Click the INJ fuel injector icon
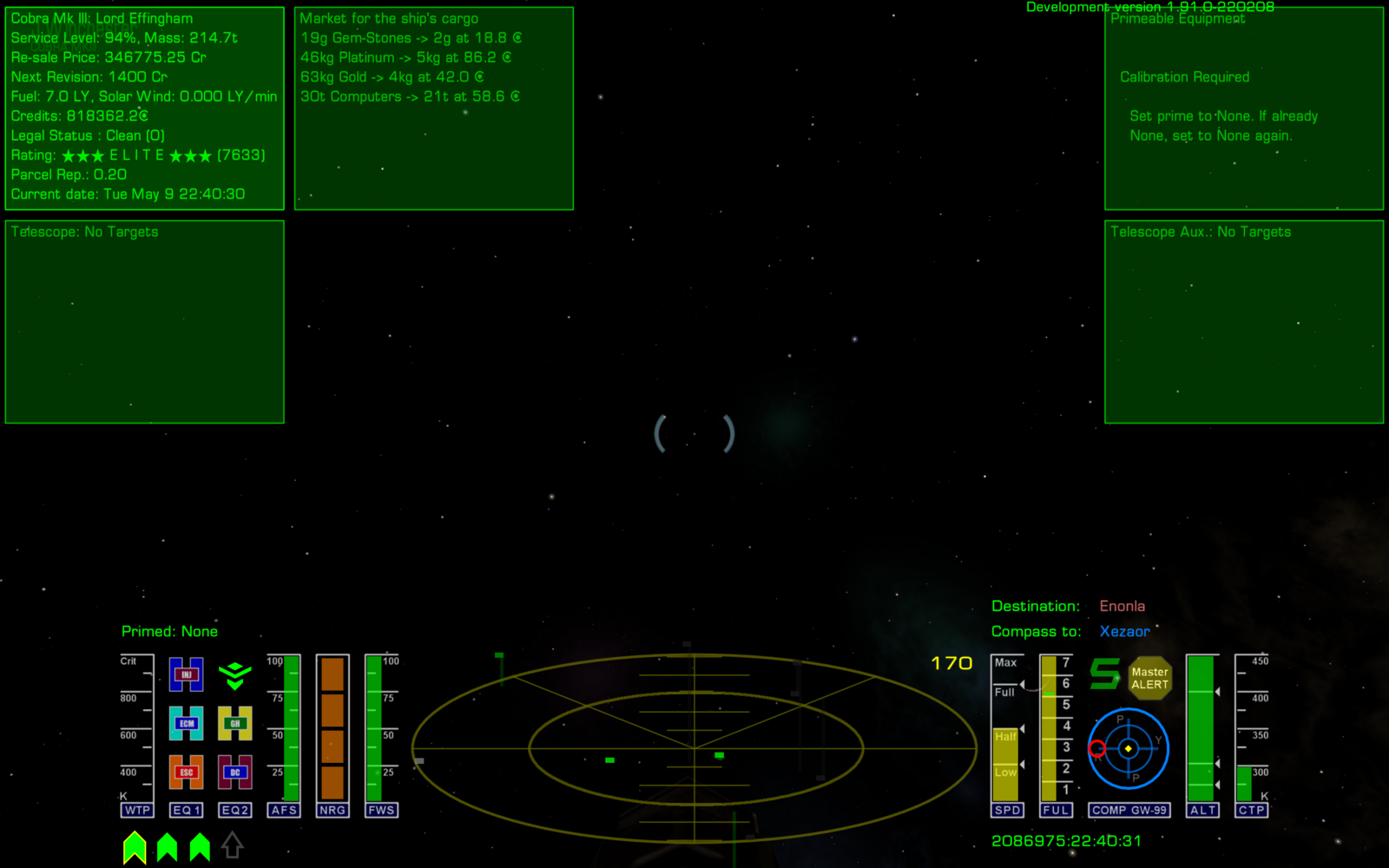The image size is (1389, 868). point(186,674)
